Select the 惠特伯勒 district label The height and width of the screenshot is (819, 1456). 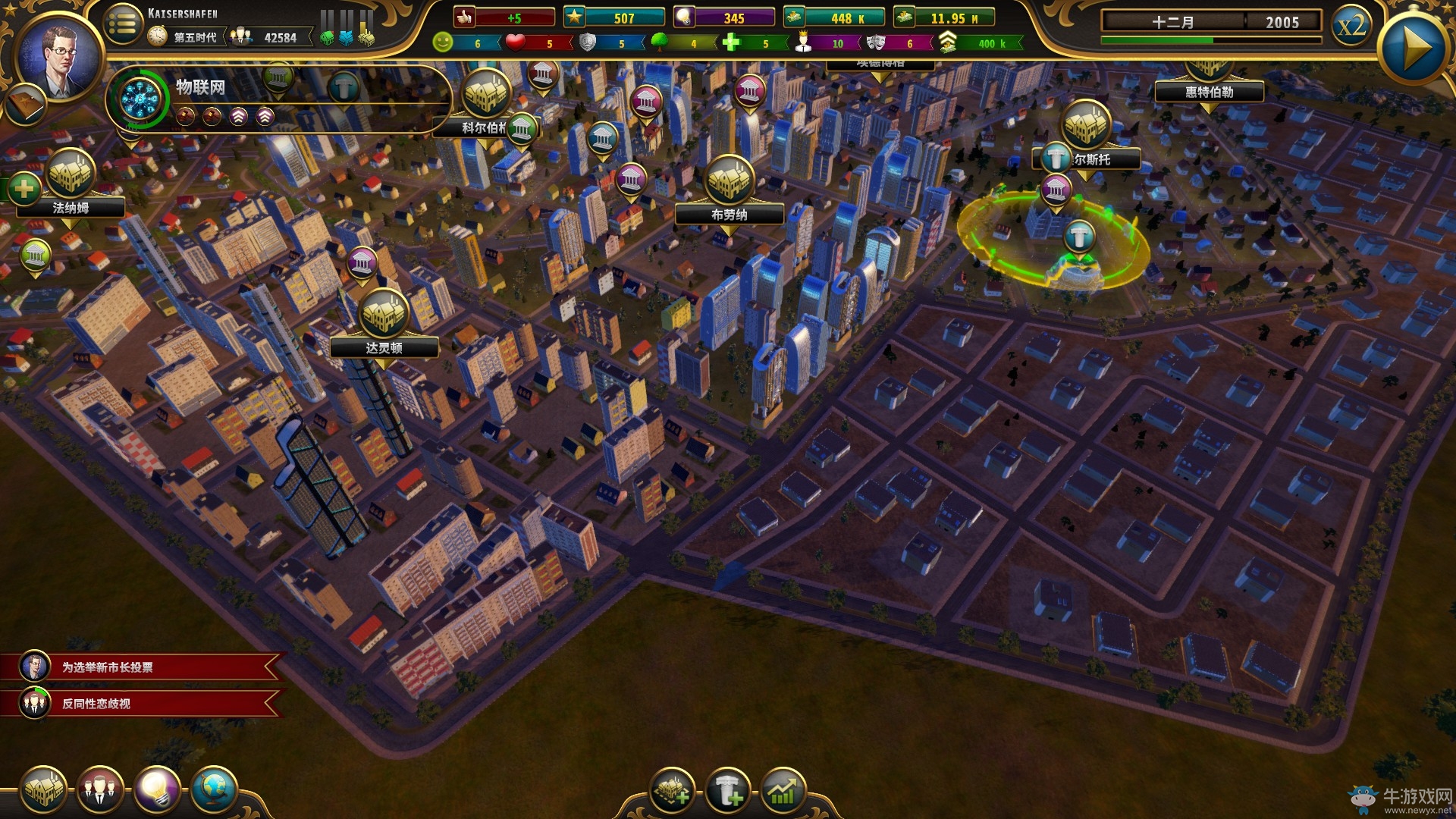pos(1209,93)
